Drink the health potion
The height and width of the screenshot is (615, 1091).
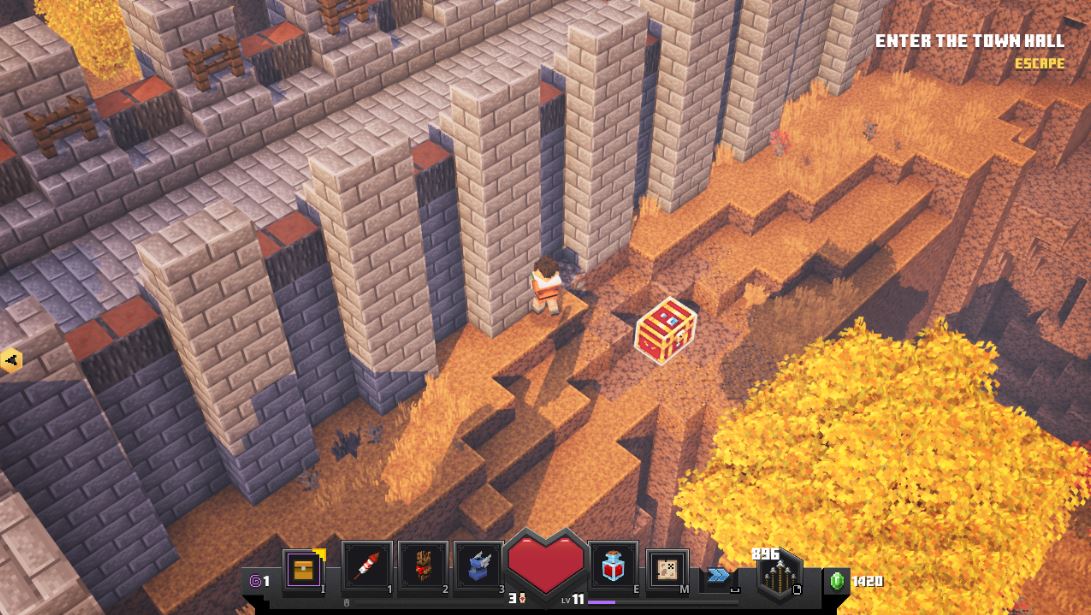tap(613, 567)
